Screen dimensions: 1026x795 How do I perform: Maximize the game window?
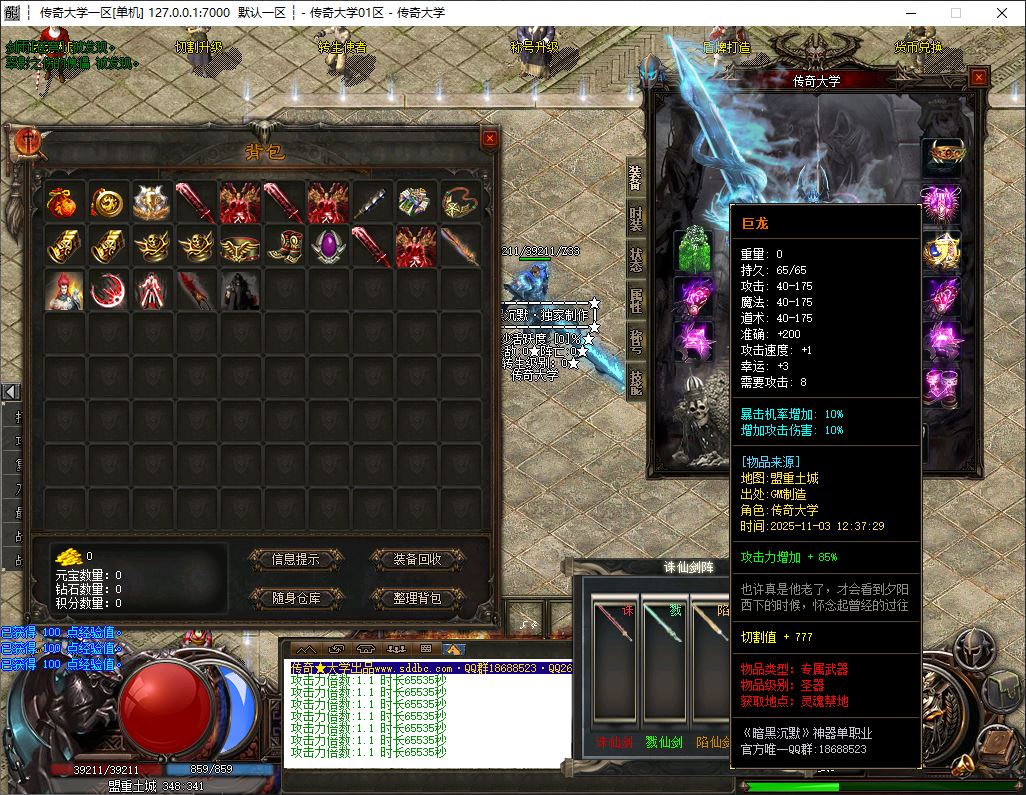(x=955, y=13)
